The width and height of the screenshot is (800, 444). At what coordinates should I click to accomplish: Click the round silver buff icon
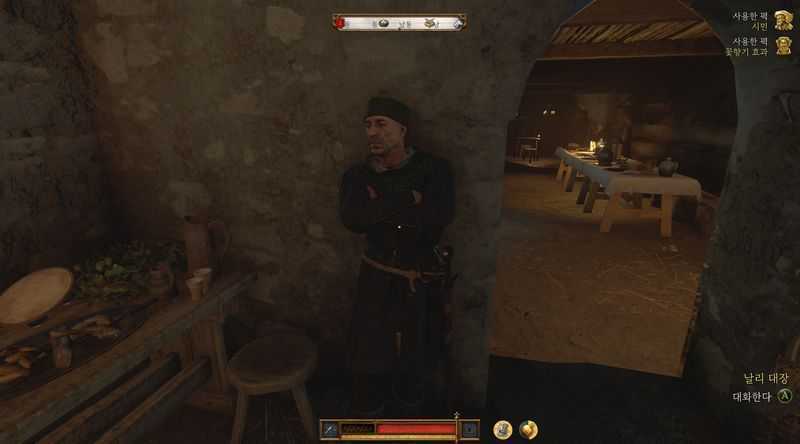click(502, 429)
